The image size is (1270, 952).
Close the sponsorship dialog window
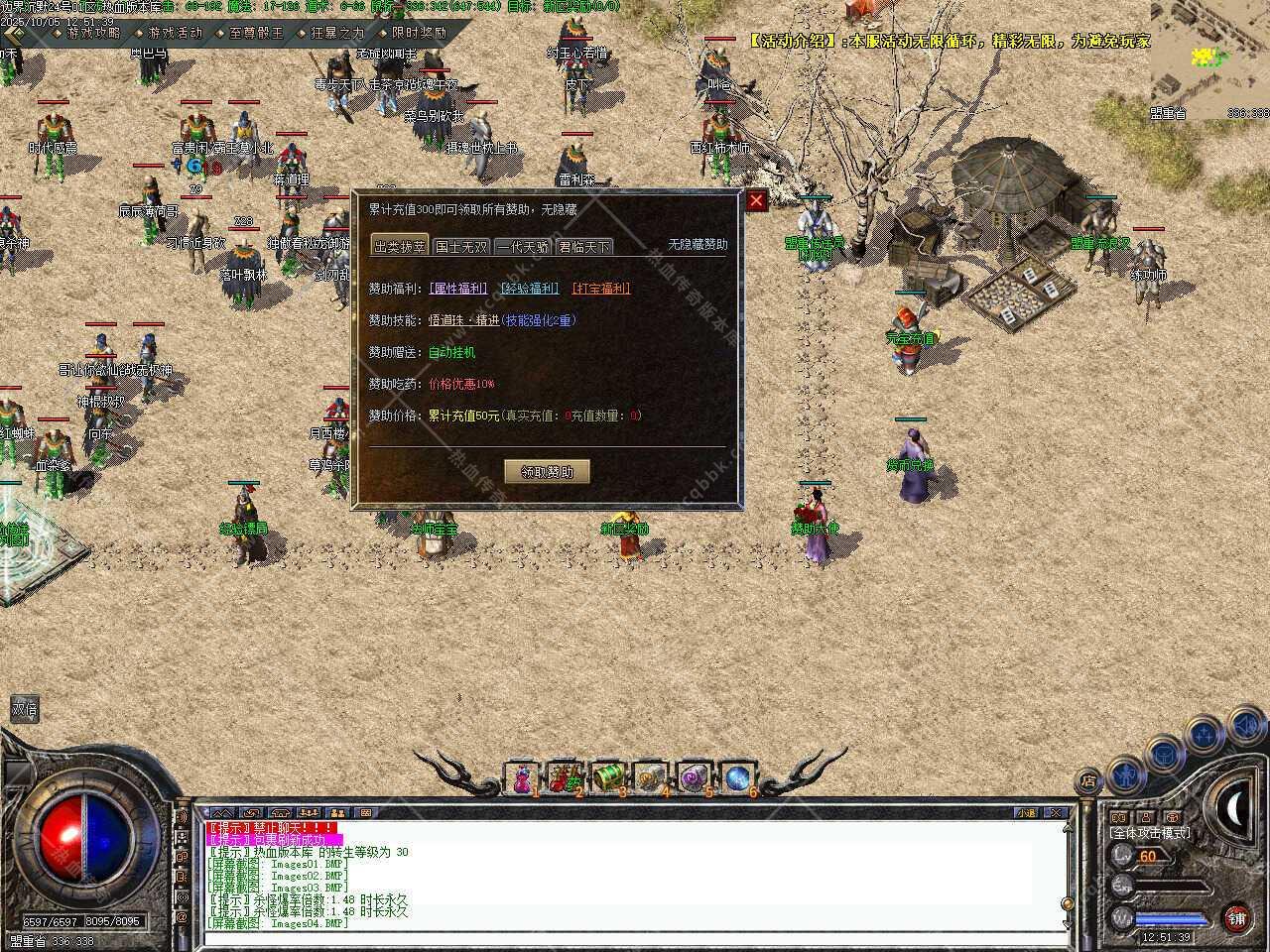click(757, 201)
